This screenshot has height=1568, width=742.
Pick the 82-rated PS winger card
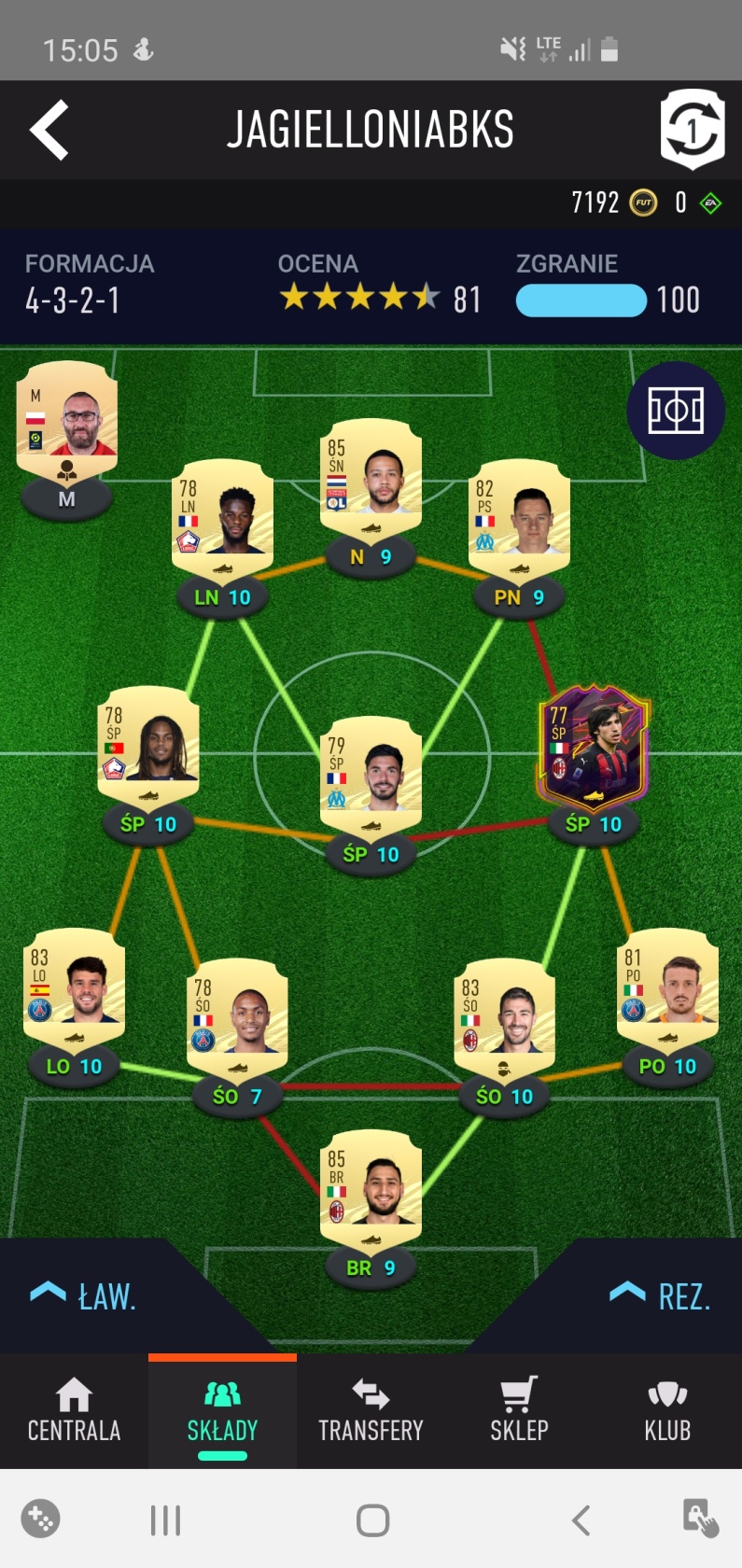519,518
